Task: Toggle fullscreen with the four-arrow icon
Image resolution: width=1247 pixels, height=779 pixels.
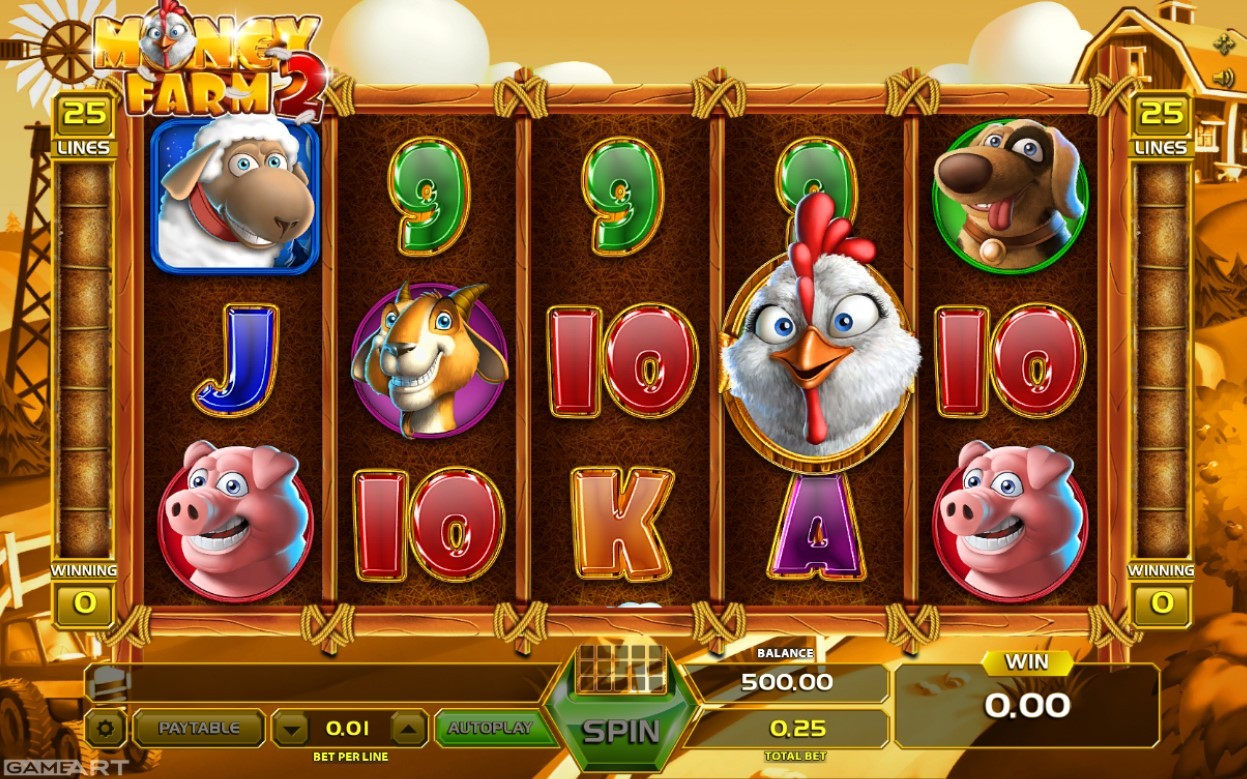Action: (x=1222, y=44)
